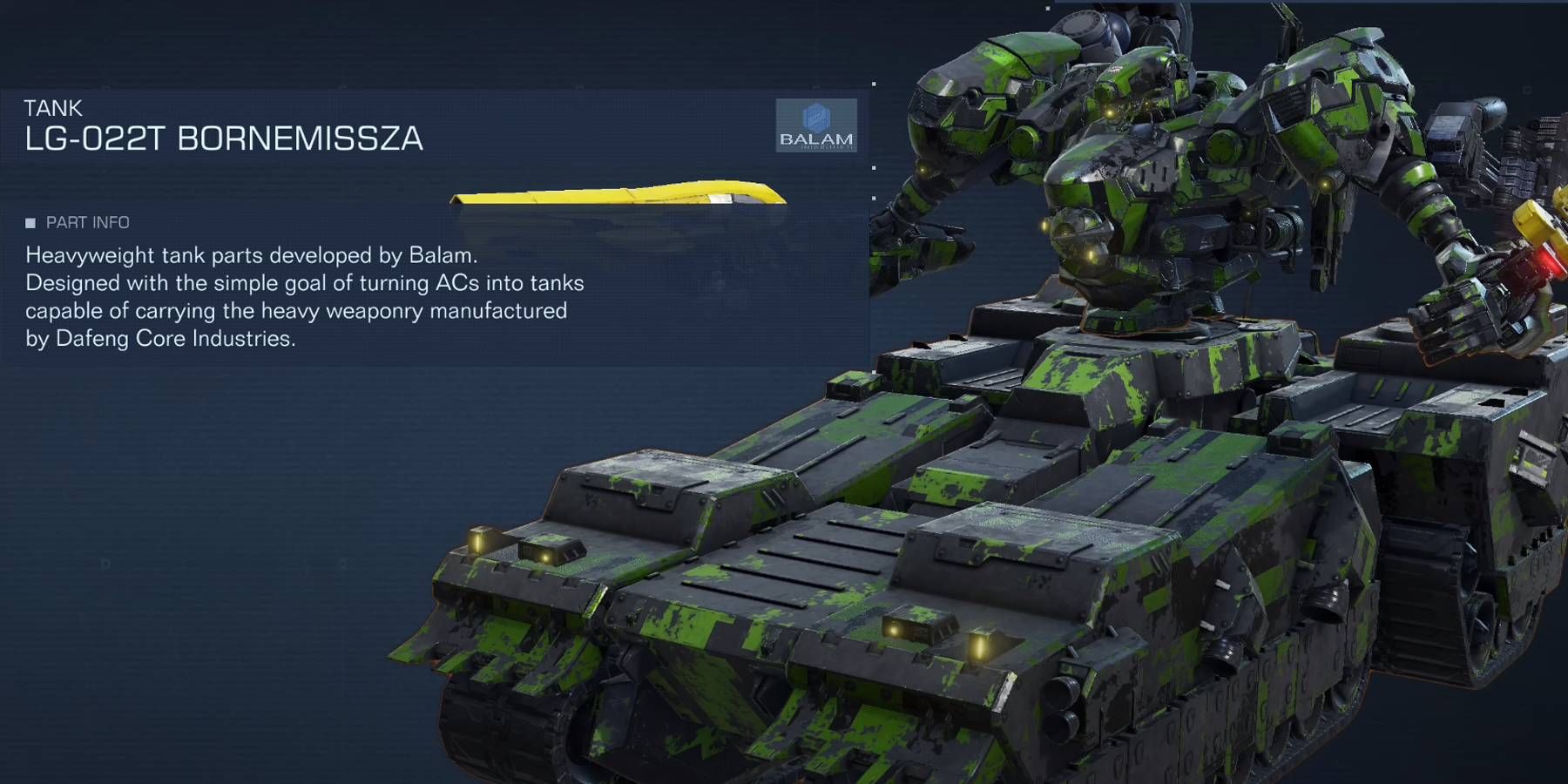Toggle the manufacturer logo overlay
The image size is (1568, 784).
[816, 125]
